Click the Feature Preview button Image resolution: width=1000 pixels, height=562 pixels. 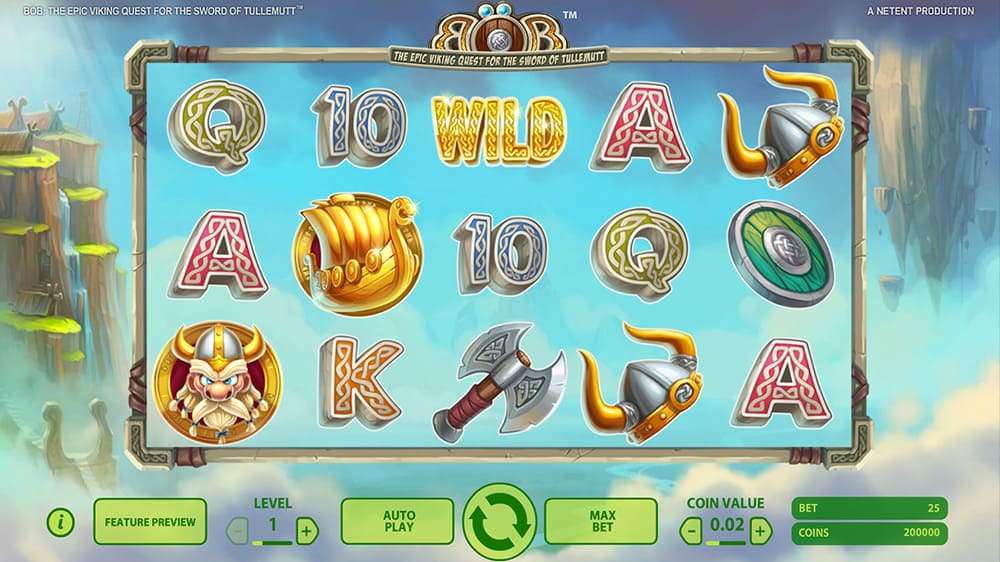[150, 521]
